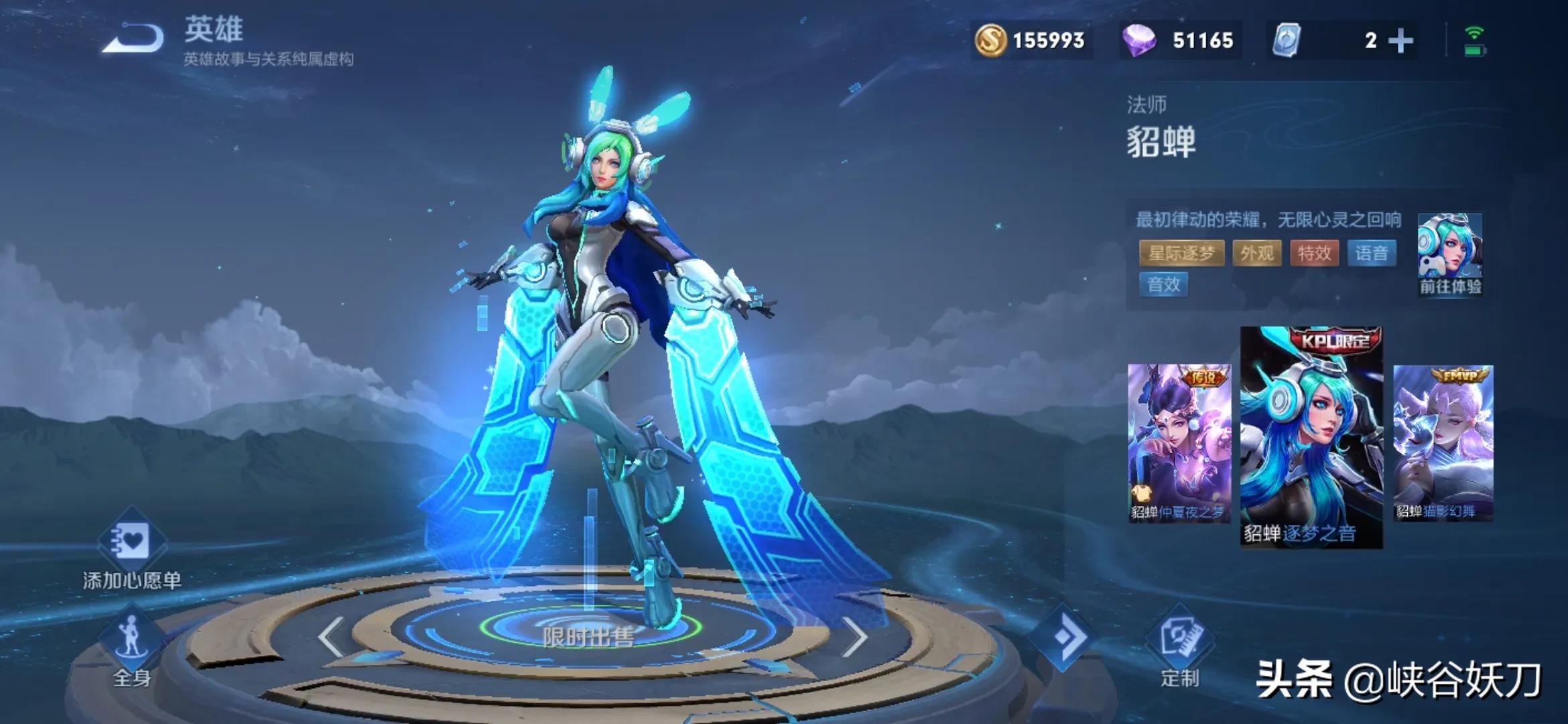The width and height of the screenshot is (1568, 724).
Task: Choose the 特效 effects tag
Action: pos(1314,253)
